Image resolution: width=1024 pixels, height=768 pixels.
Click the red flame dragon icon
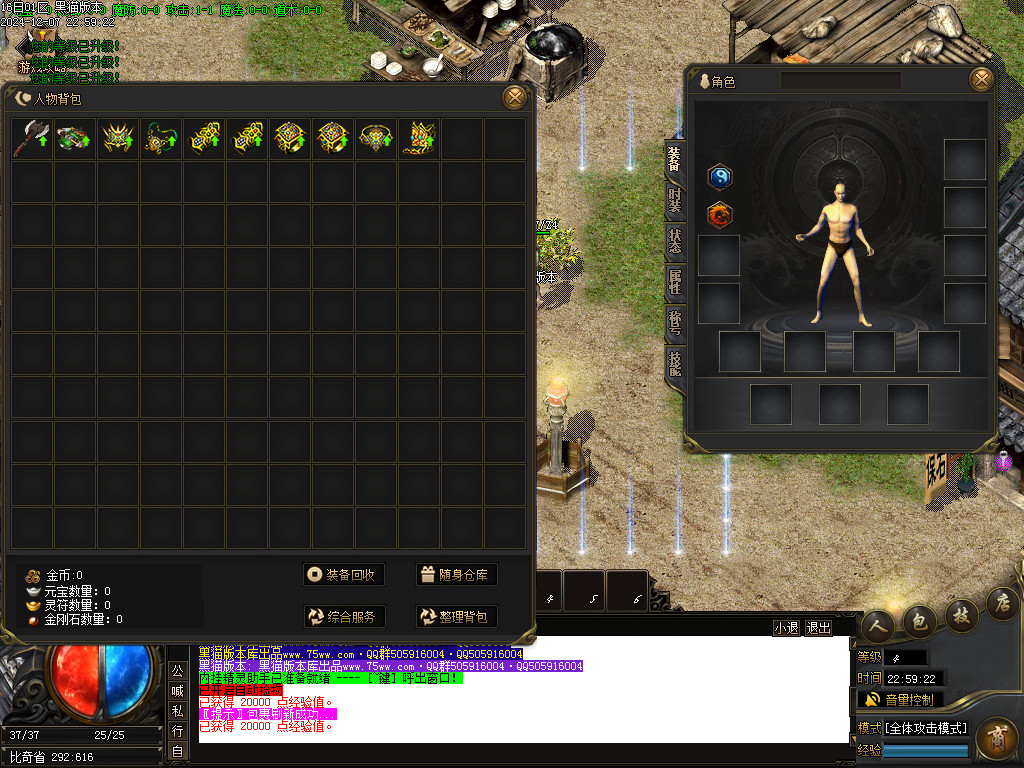pyautogui.click(x=720, y=213)
